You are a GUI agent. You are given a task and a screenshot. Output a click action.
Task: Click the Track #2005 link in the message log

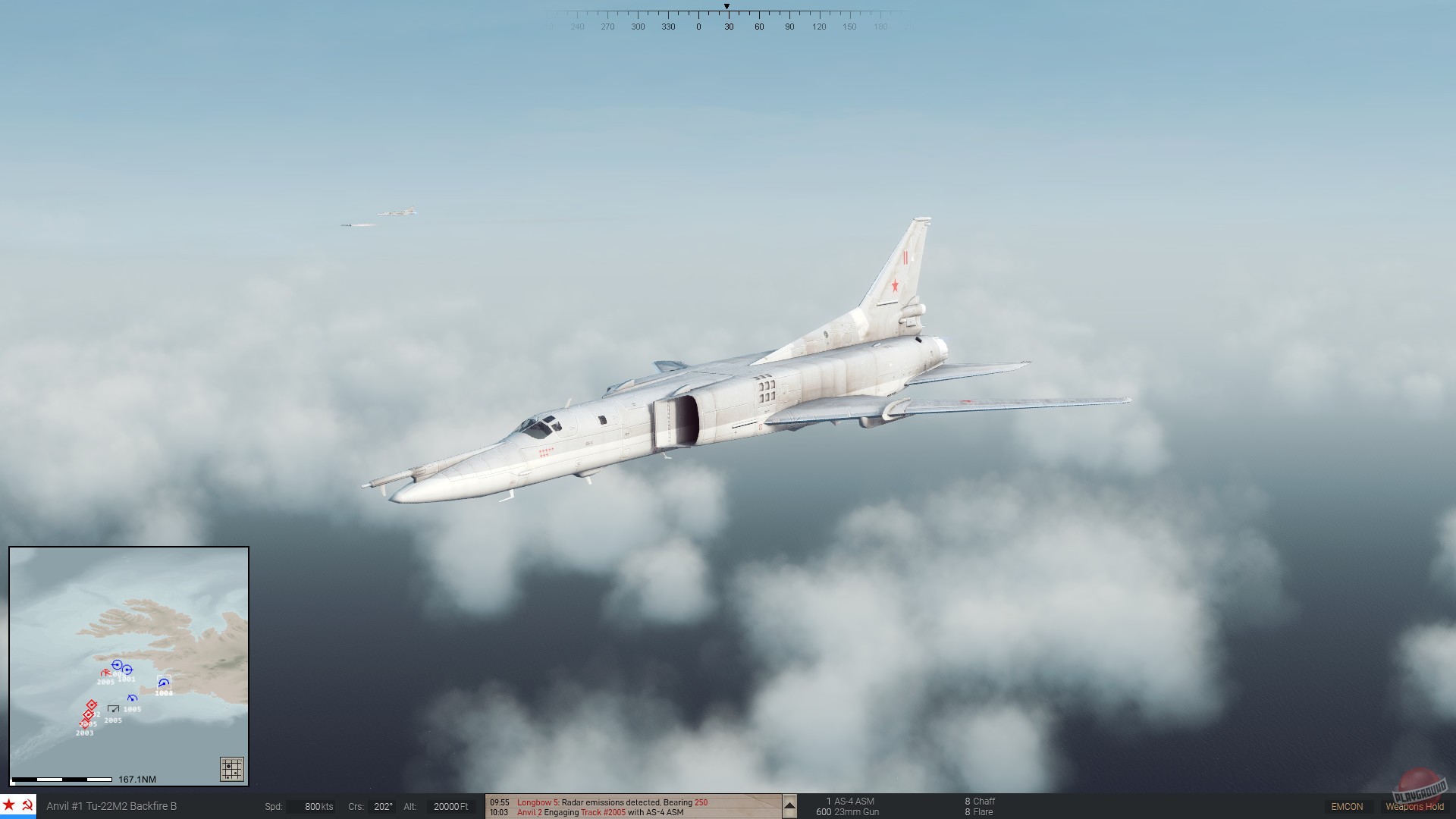pyautogui.click(x=603, y=811)
